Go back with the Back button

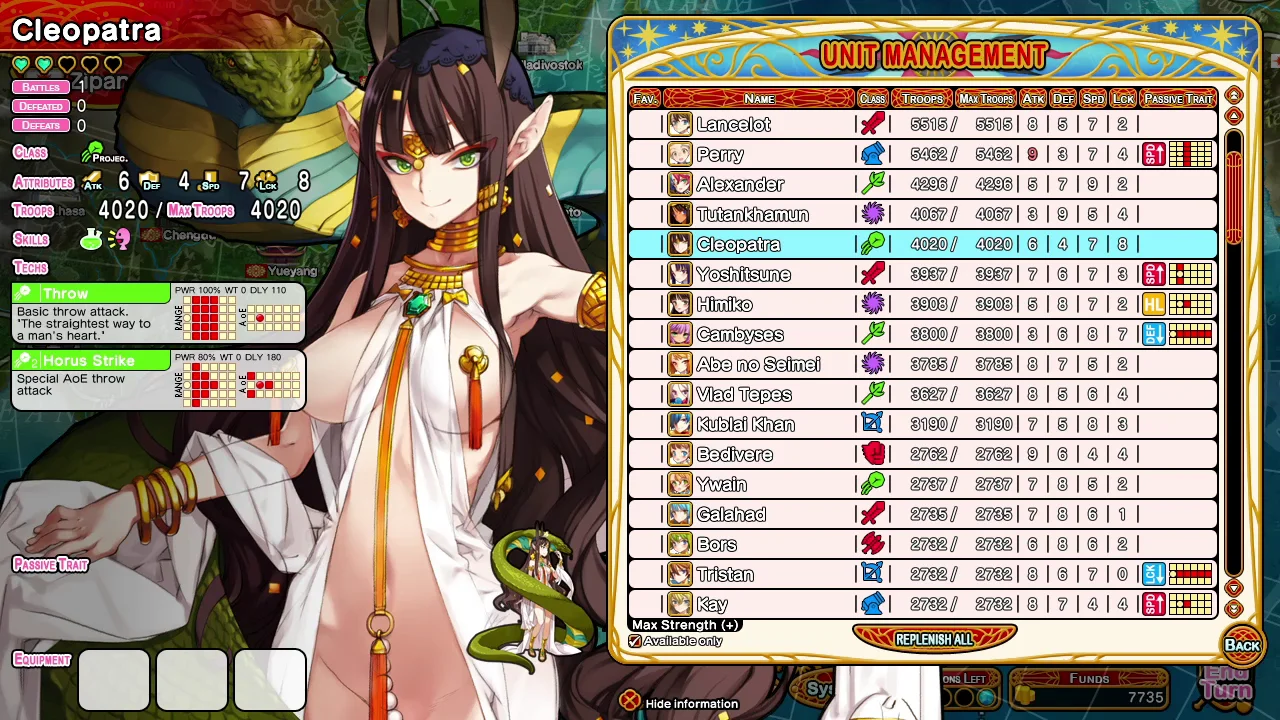1242,645
